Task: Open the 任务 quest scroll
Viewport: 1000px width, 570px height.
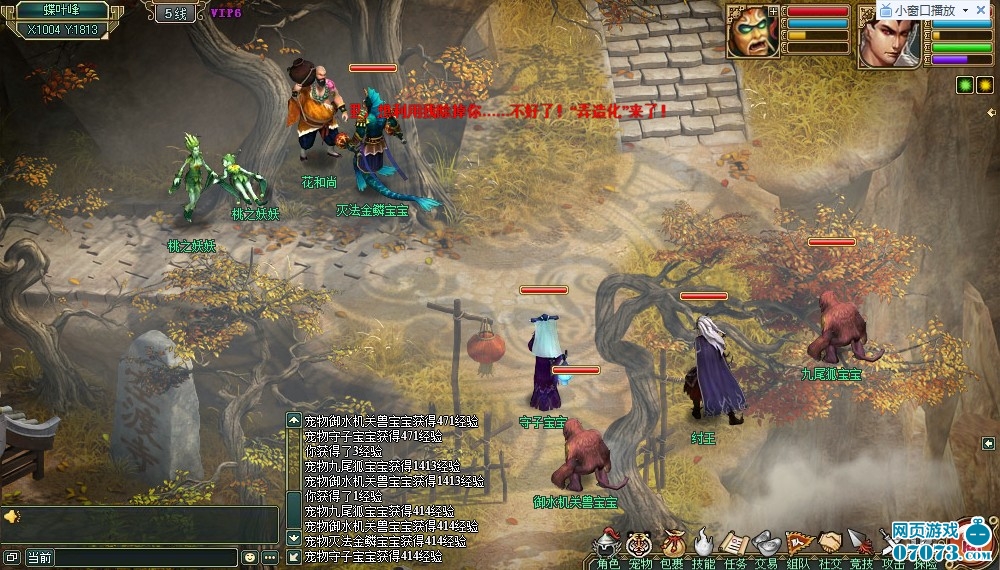Action: coord(735,545)
